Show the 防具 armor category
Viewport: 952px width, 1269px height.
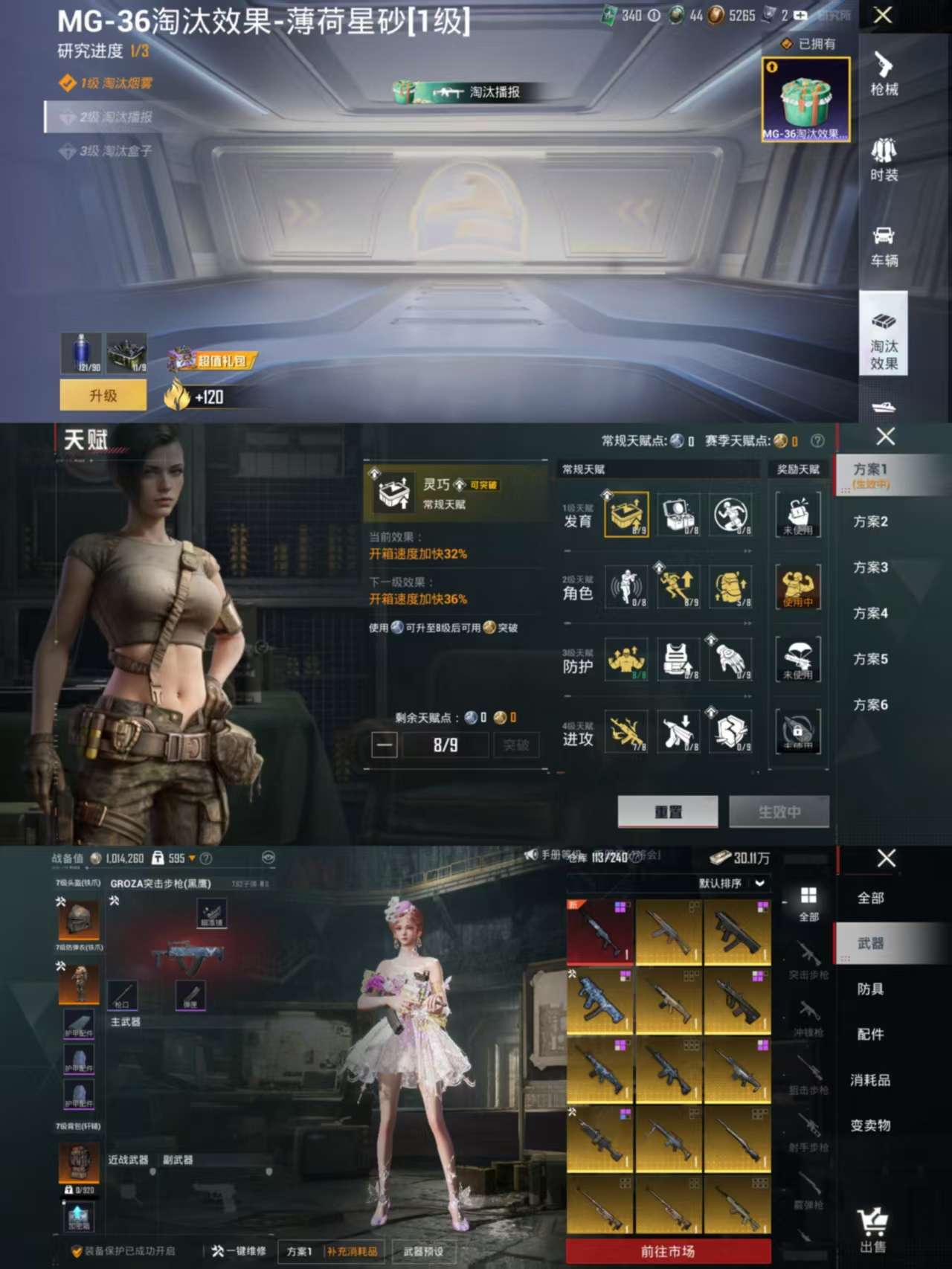[870, 989]
